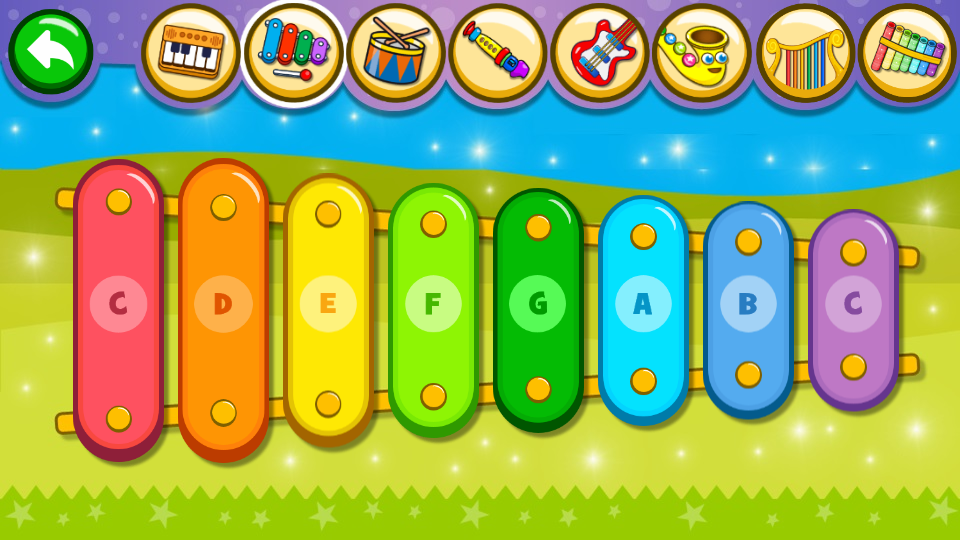Strike the cyan A bar
Screen dimensions: 960x540
(x=643, y=305)
